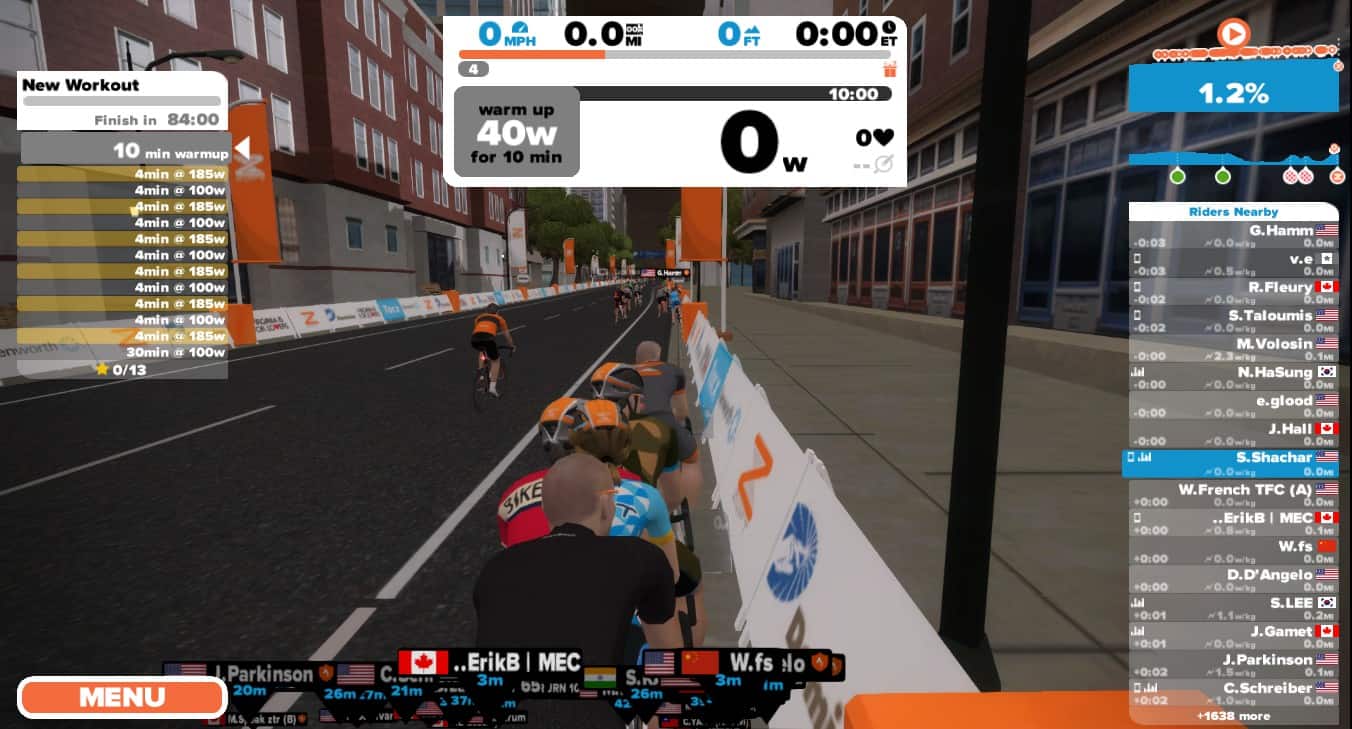Select W.French TFC (A) rider row
The image size is (1352, 729).
(x=1233, y=494)
